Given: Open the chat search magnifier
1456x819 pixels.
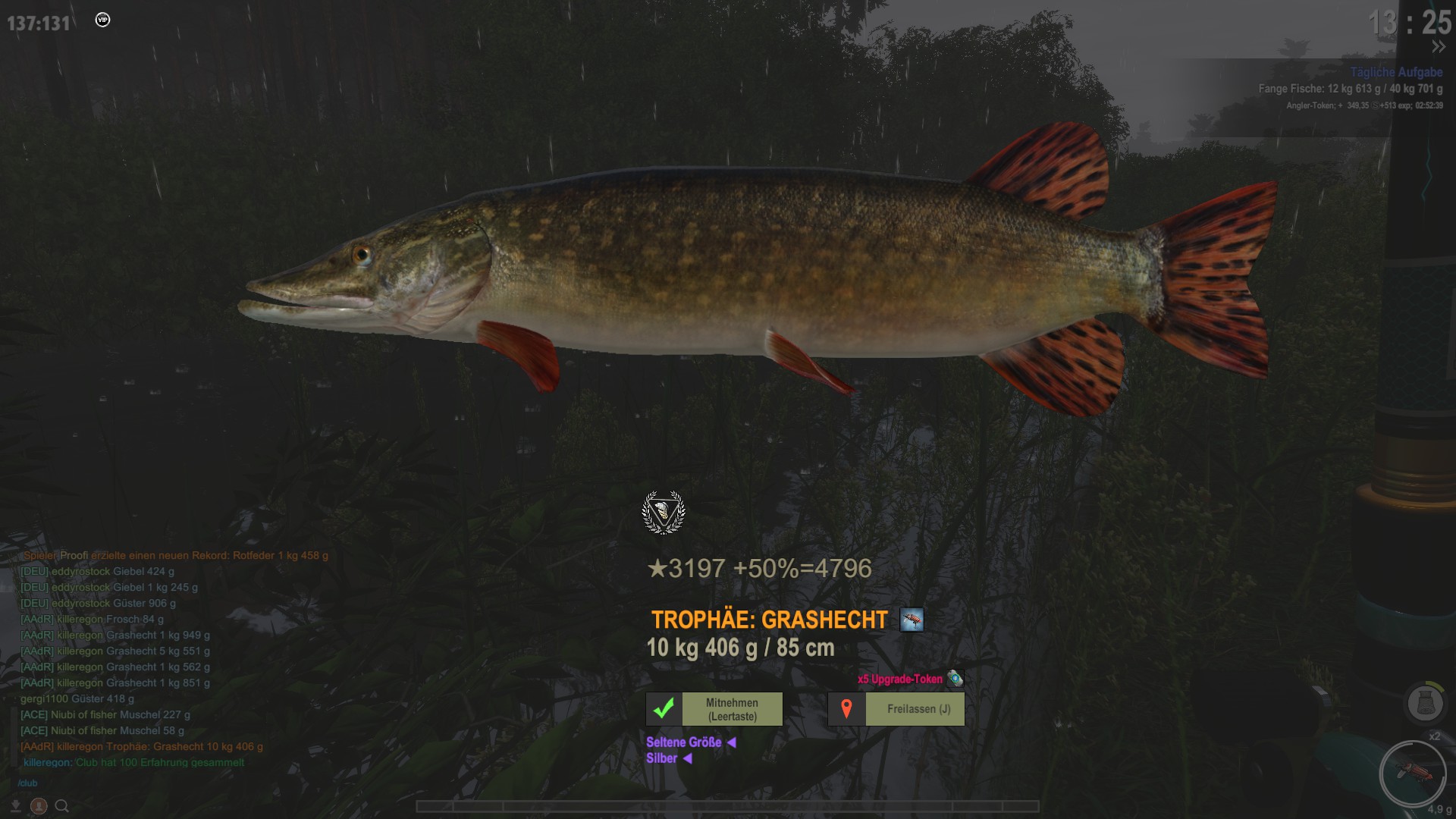Looking at the screenshot, I should coord(62,806).
